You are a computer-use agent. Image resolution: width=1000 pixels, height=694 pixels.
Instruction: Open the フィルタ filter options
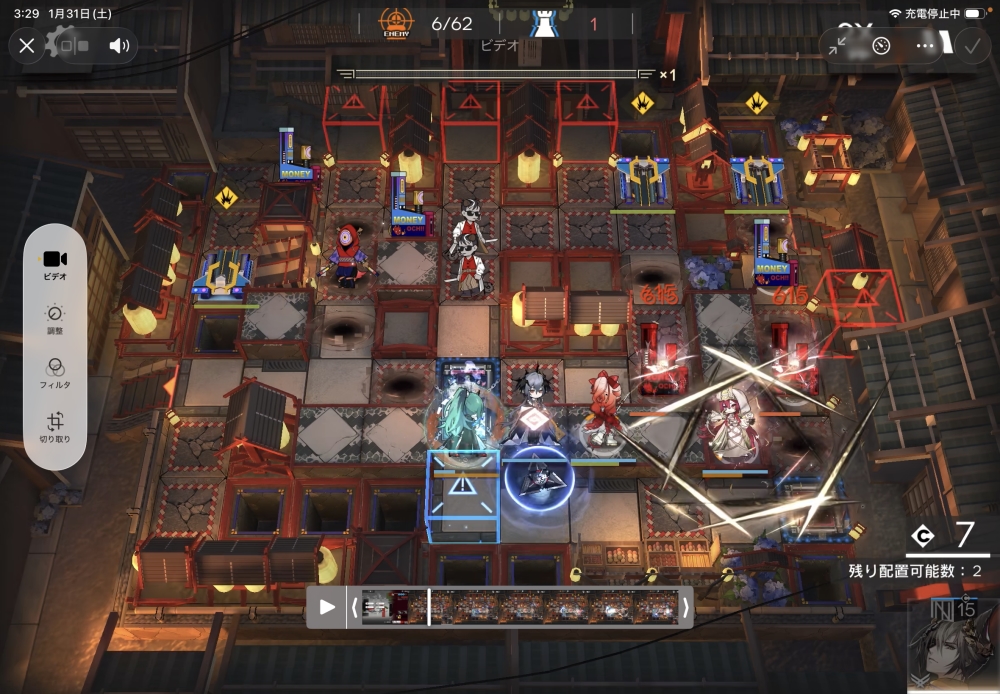pos(55,373)
